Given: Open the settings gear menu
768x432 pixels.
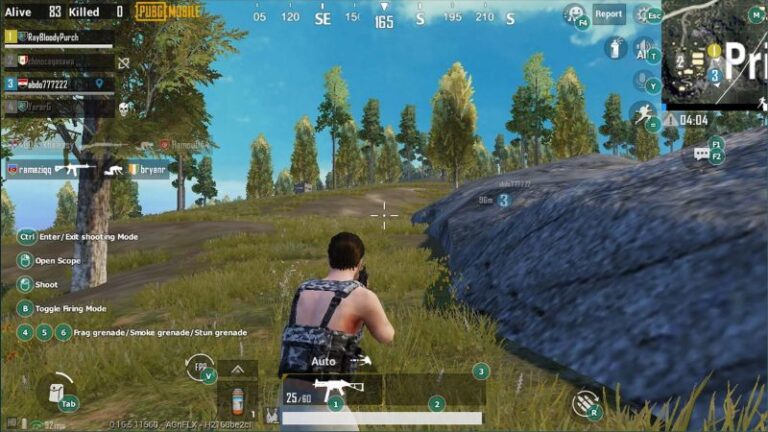Looking at the screenshot, I should (x=642, y=15).
